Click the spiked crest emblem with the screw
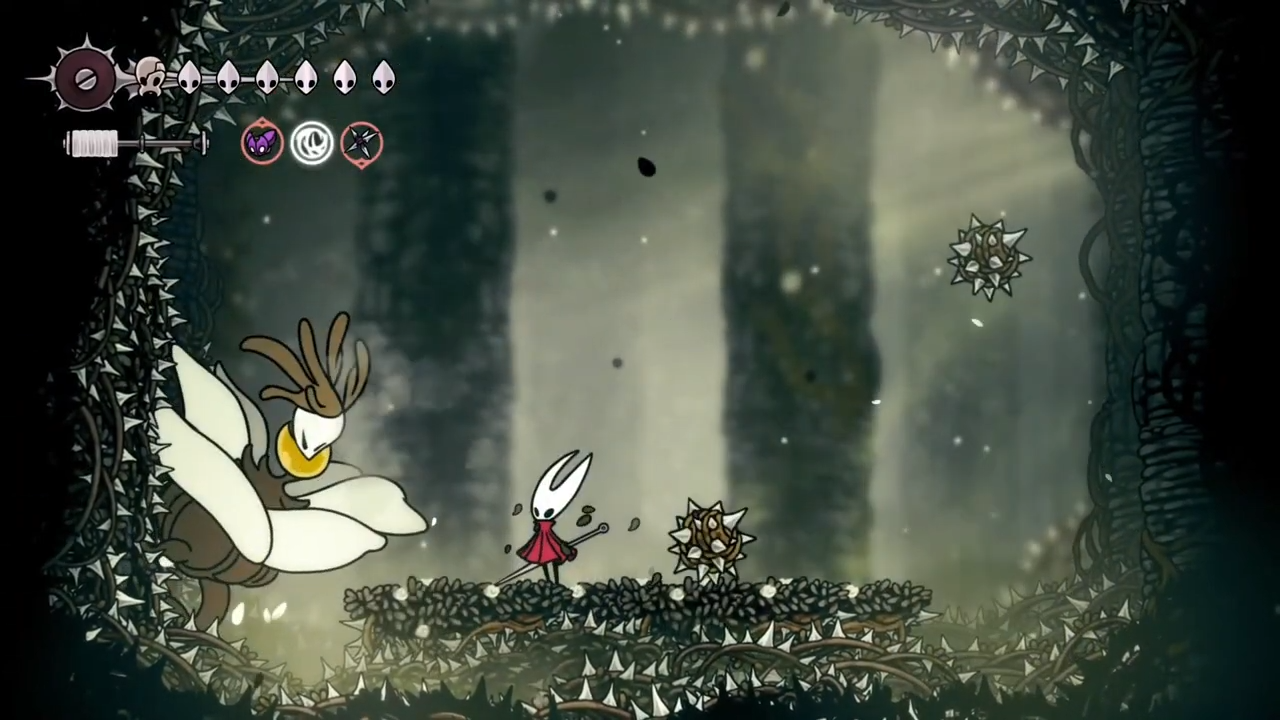This screenshot has width=1280, height=720. (84, 78)
